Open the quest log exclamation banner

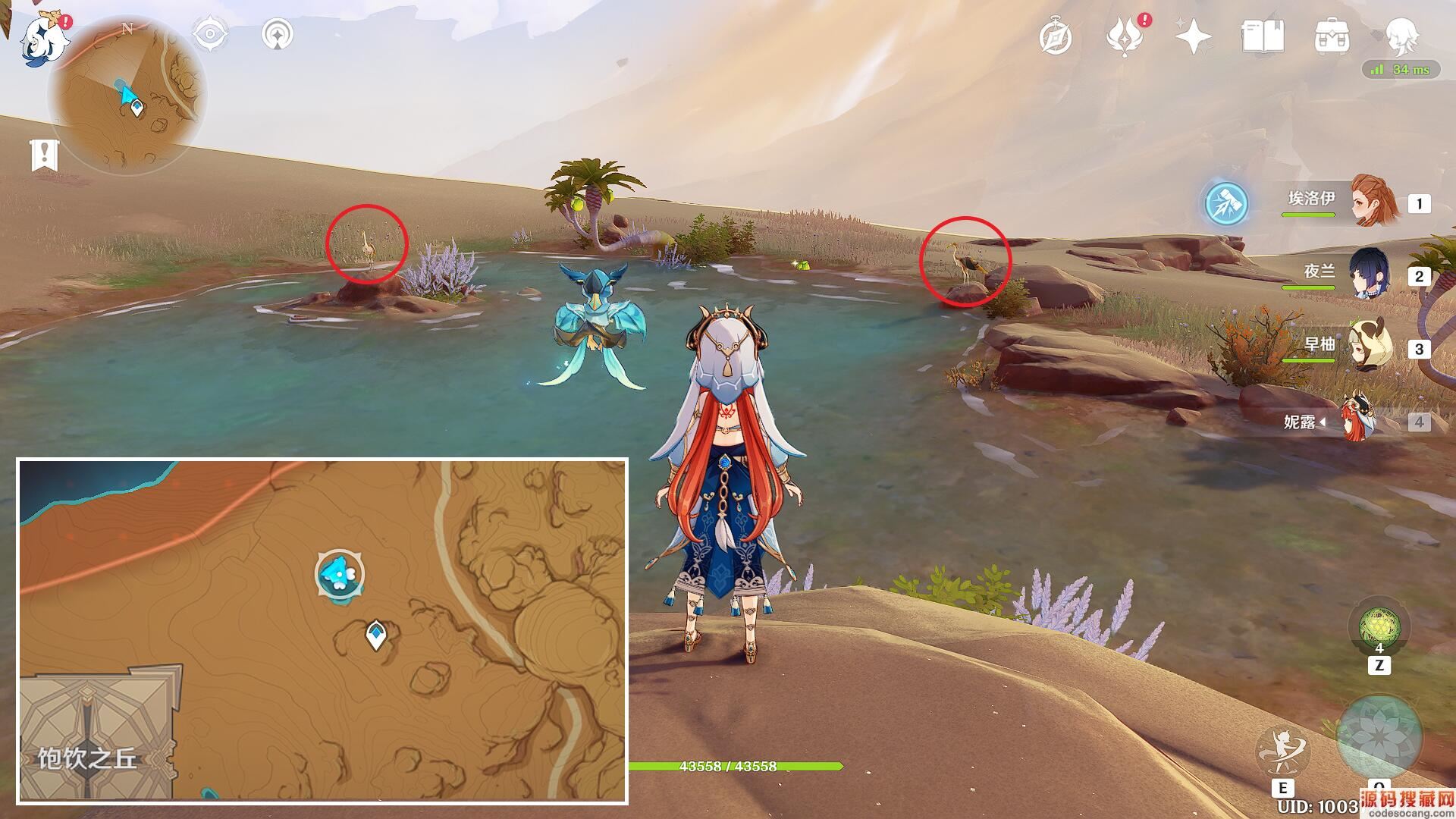coord(44,155)
